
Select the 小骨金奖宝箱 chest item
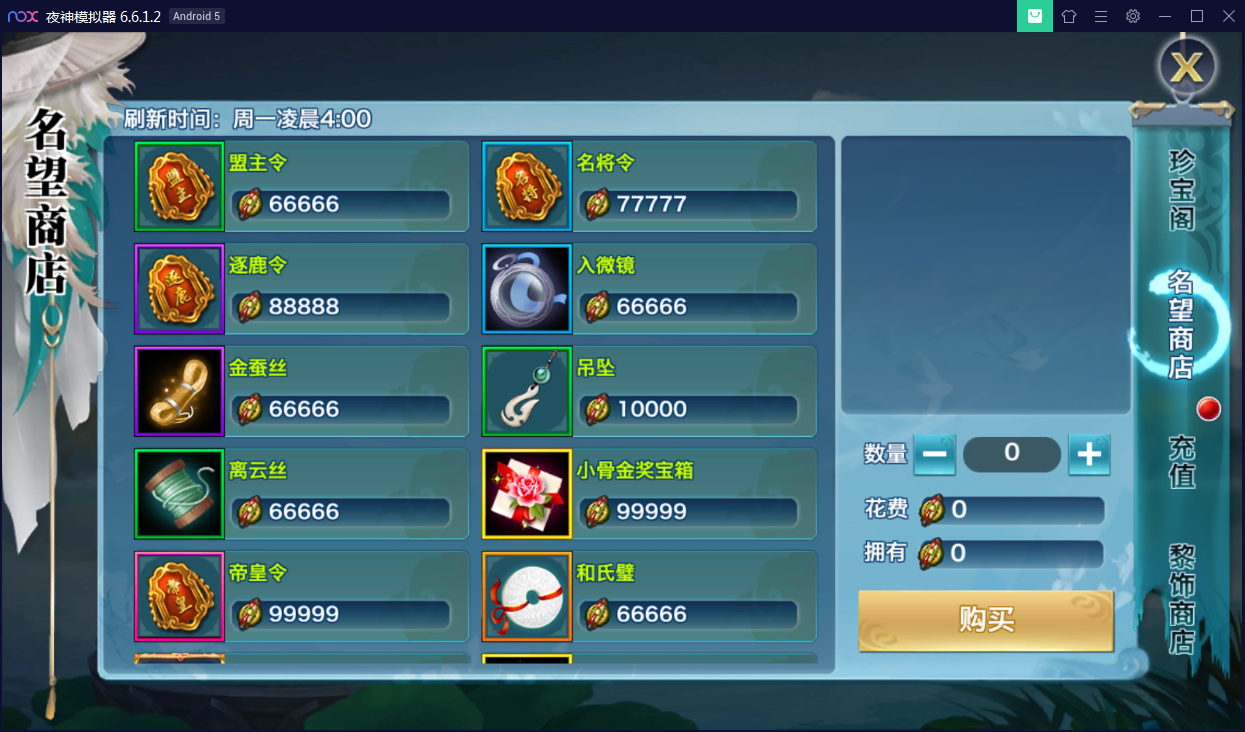point(648,494)
